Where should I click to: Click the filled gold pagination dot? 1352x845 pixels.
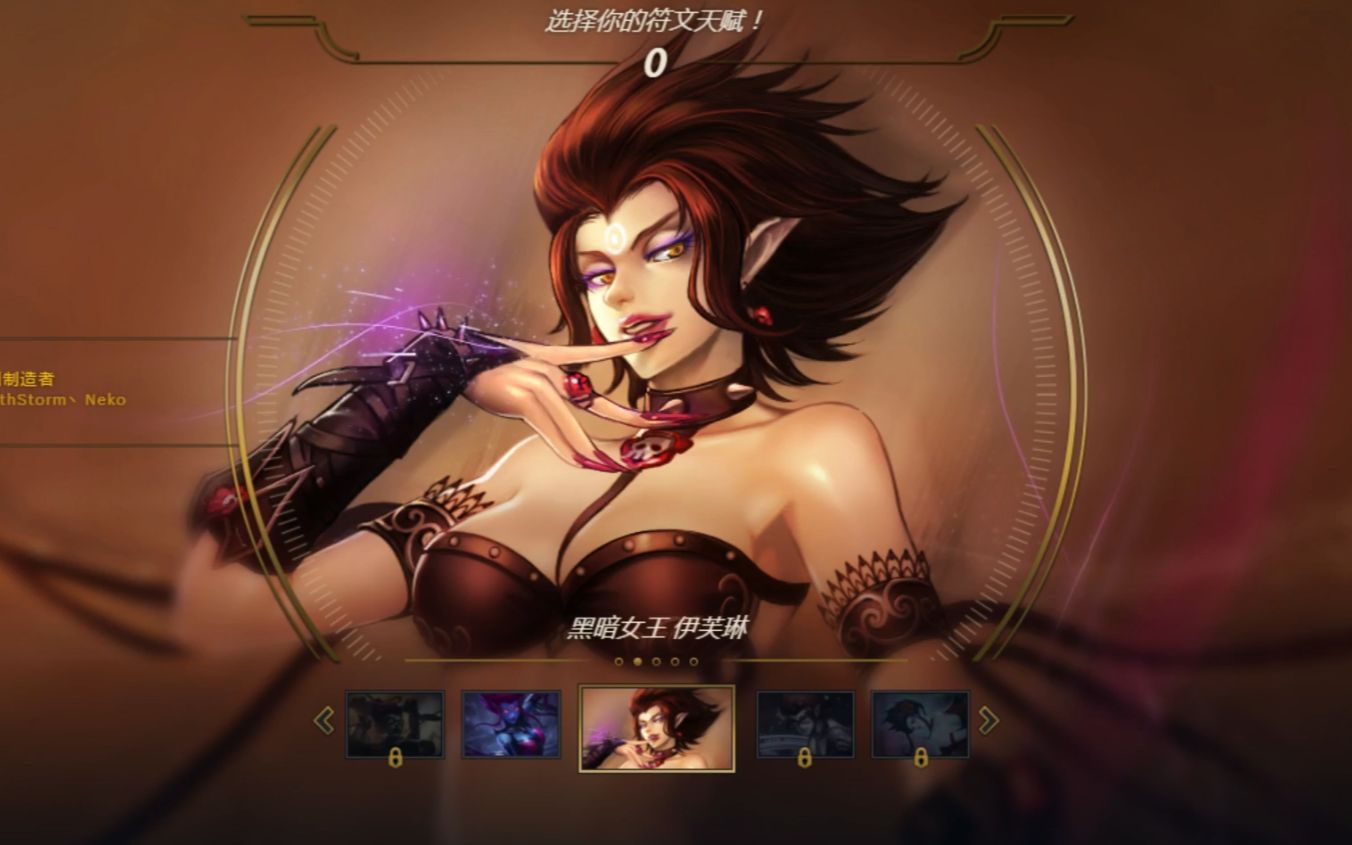pyautogui.click(x=638, y=661)
